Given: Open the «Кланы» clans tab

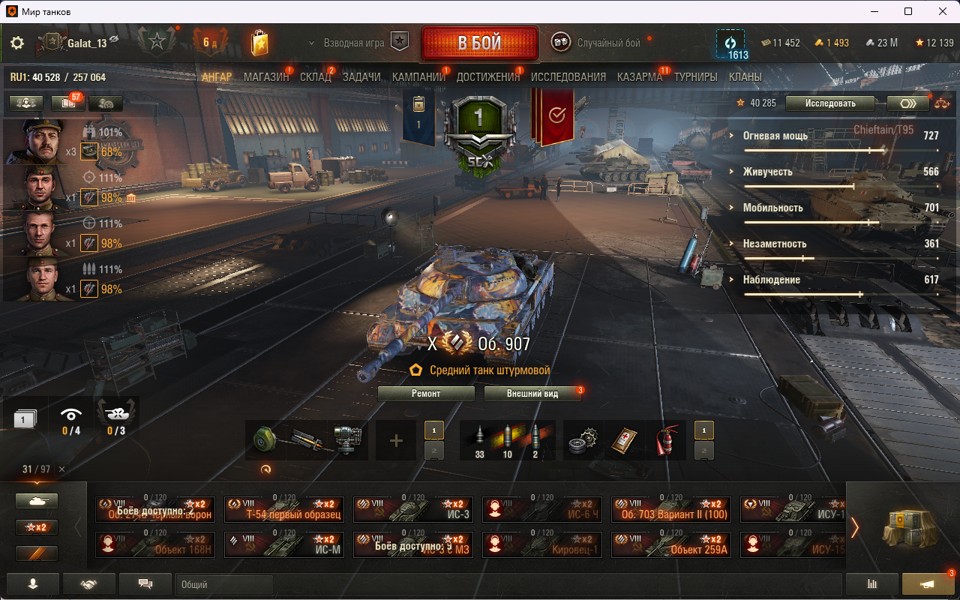Looking at the screenshot, I should click(x=745, y=77).
